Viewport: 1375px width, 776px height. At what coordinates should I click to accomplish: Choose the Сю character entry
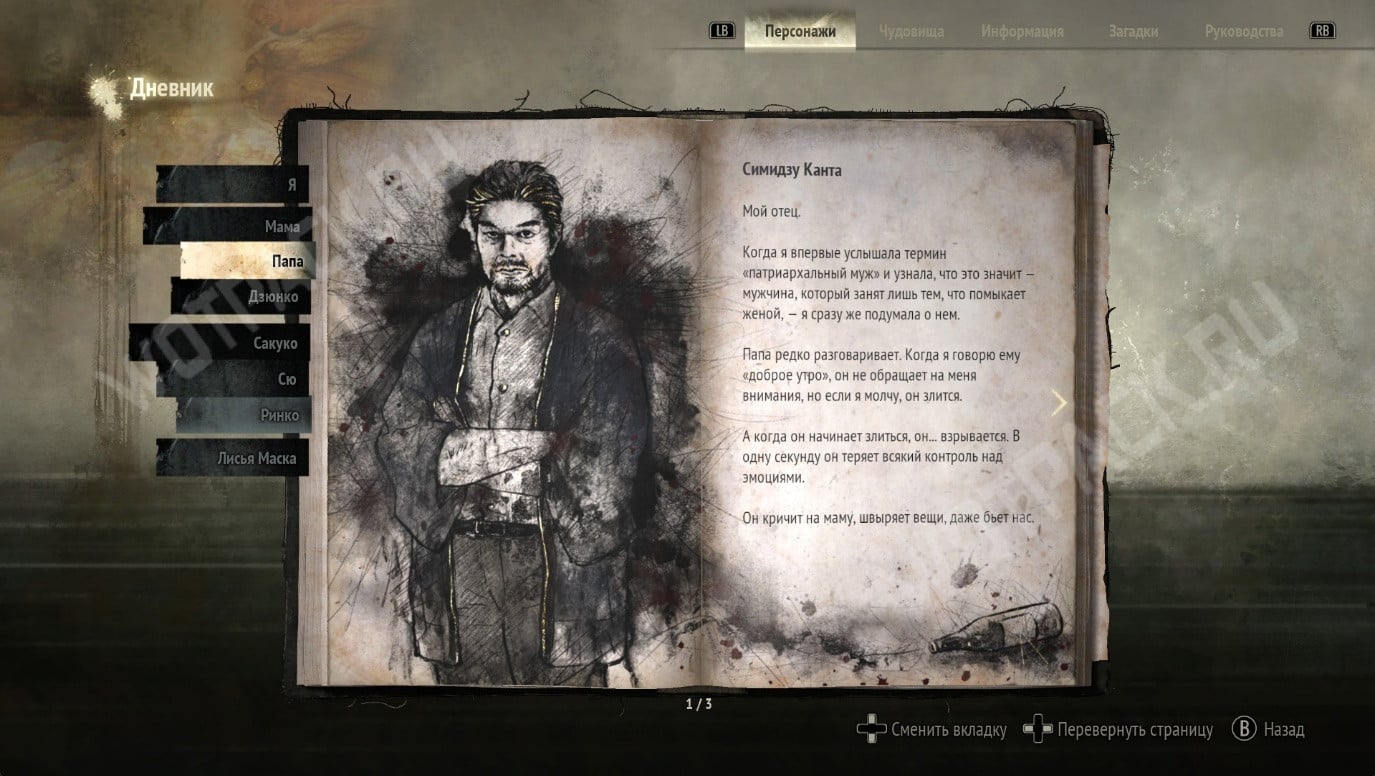point(233,380)
